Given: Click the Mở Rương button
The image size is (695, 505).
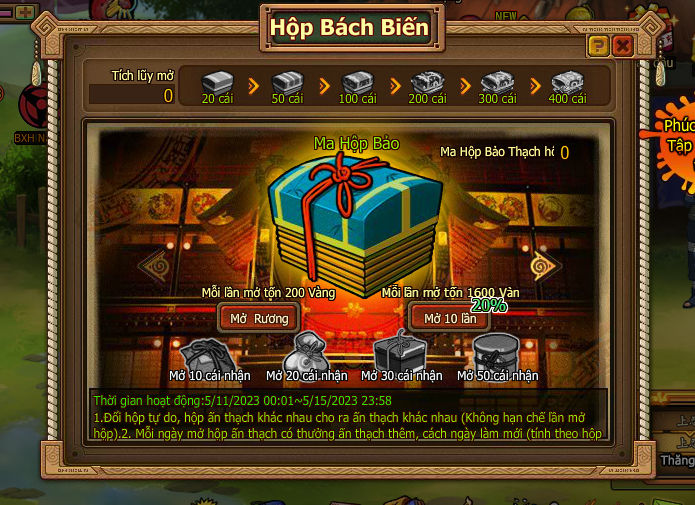Looking at the screenshot, I should pos(259,318).
